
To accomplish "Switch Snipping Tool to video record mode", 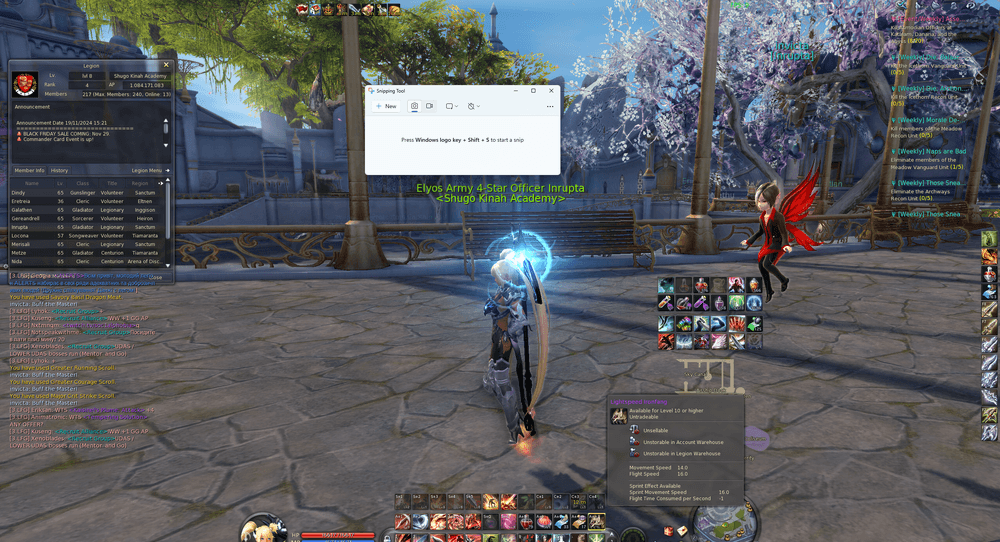I will point(430,106).
